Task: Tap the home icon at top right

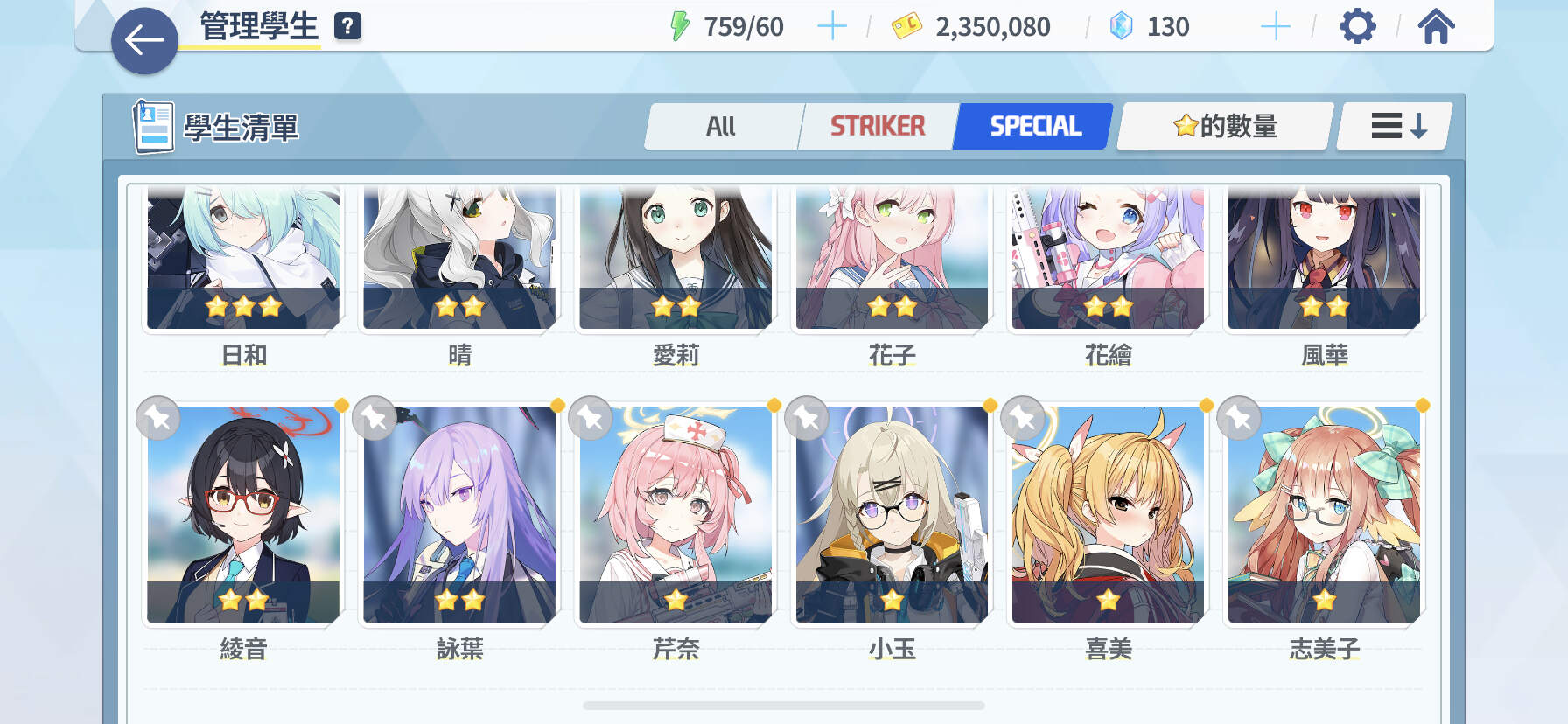Action: [x=1436, y=26]
